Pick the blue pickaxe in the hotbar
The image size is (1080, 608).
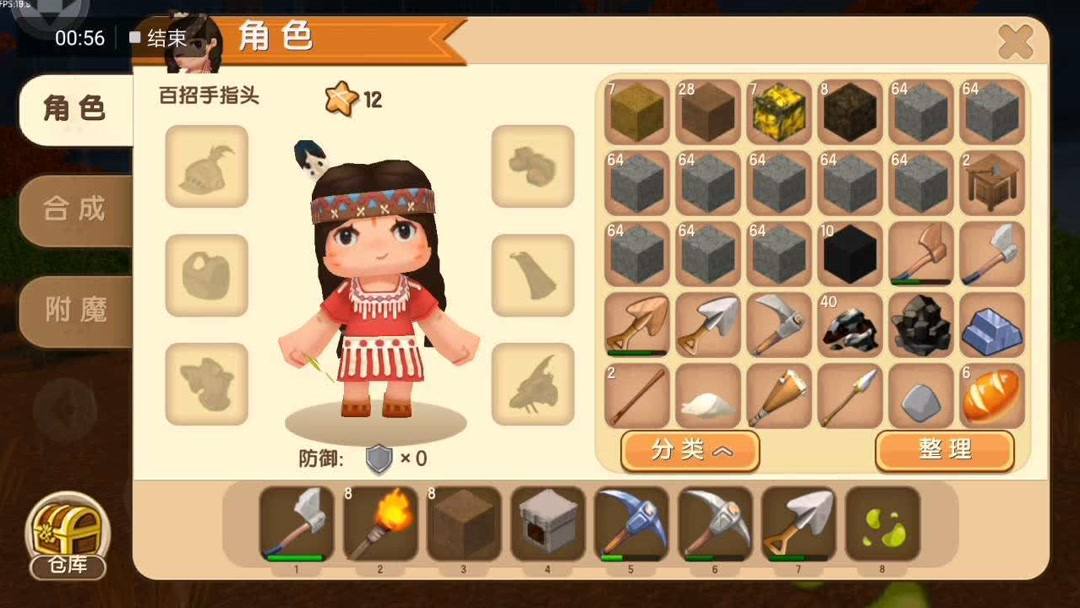pos(632,523)
